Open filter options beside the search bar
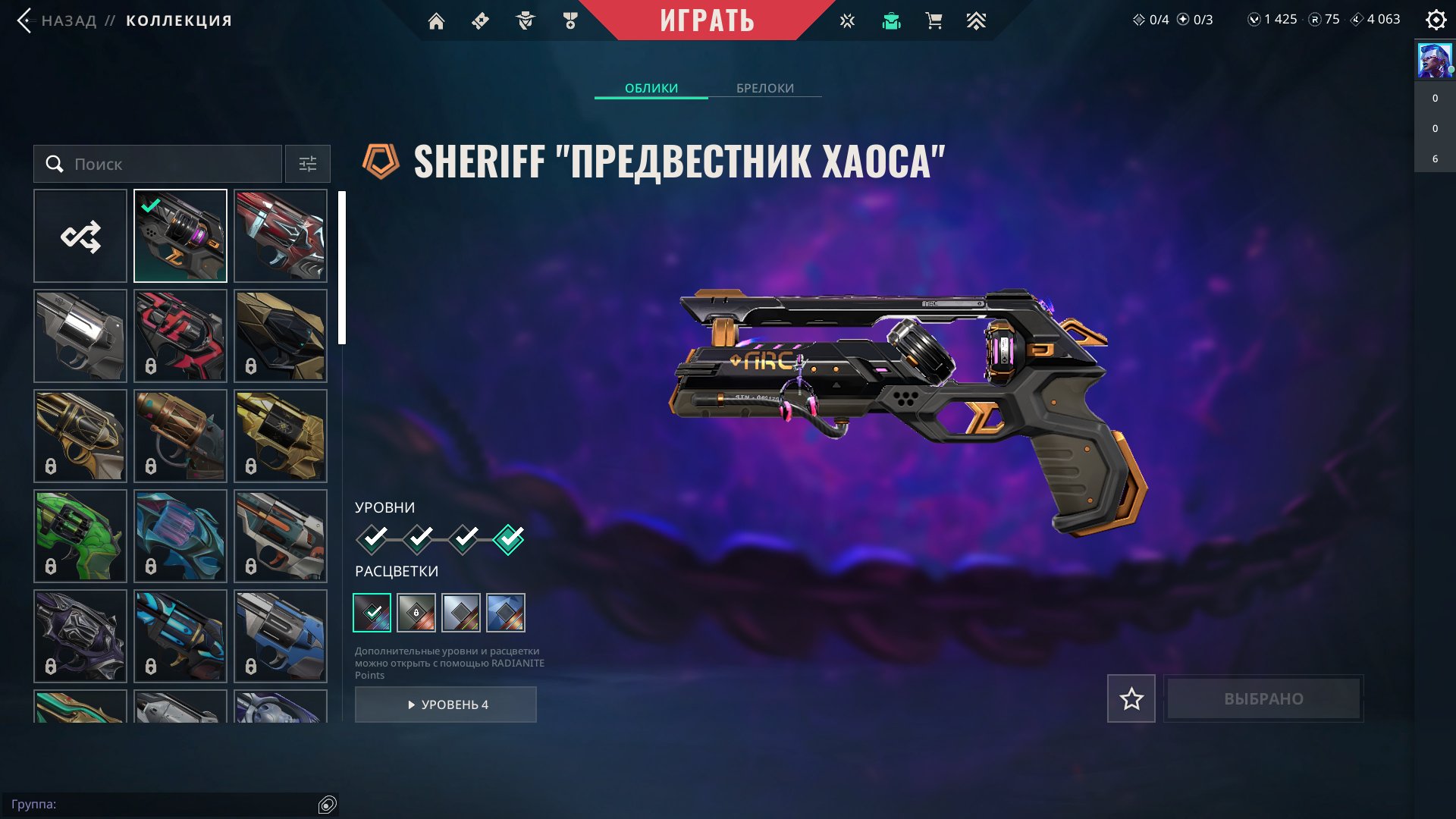1456x819 pixels. coord(307,164)
